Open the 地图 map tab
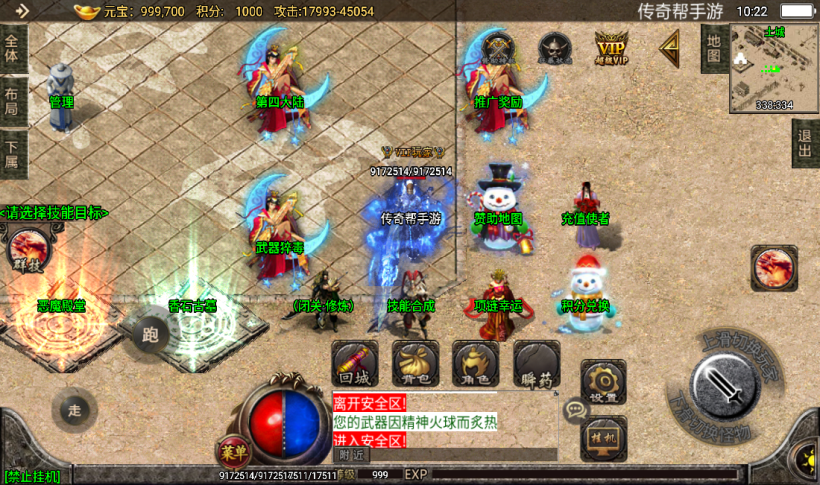 [x=713, y=48]
